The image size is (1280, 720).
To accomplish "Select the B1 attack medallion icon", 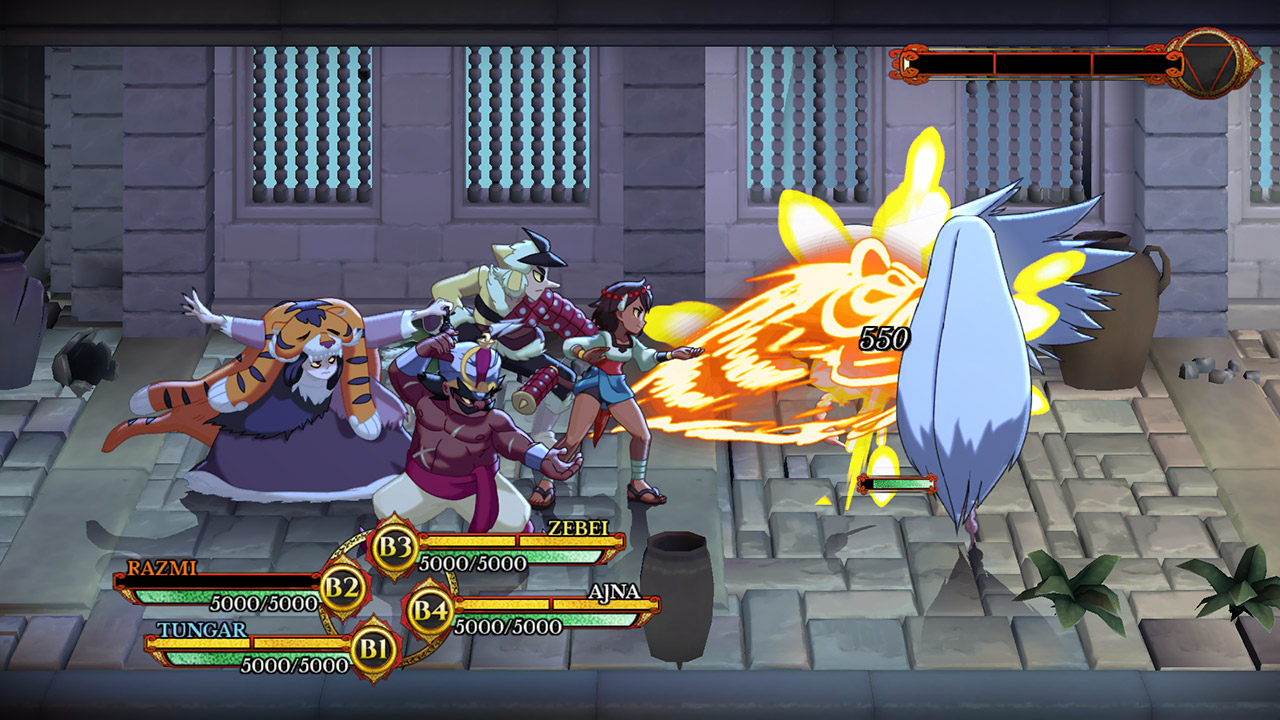I will click(x=374, y=647).
